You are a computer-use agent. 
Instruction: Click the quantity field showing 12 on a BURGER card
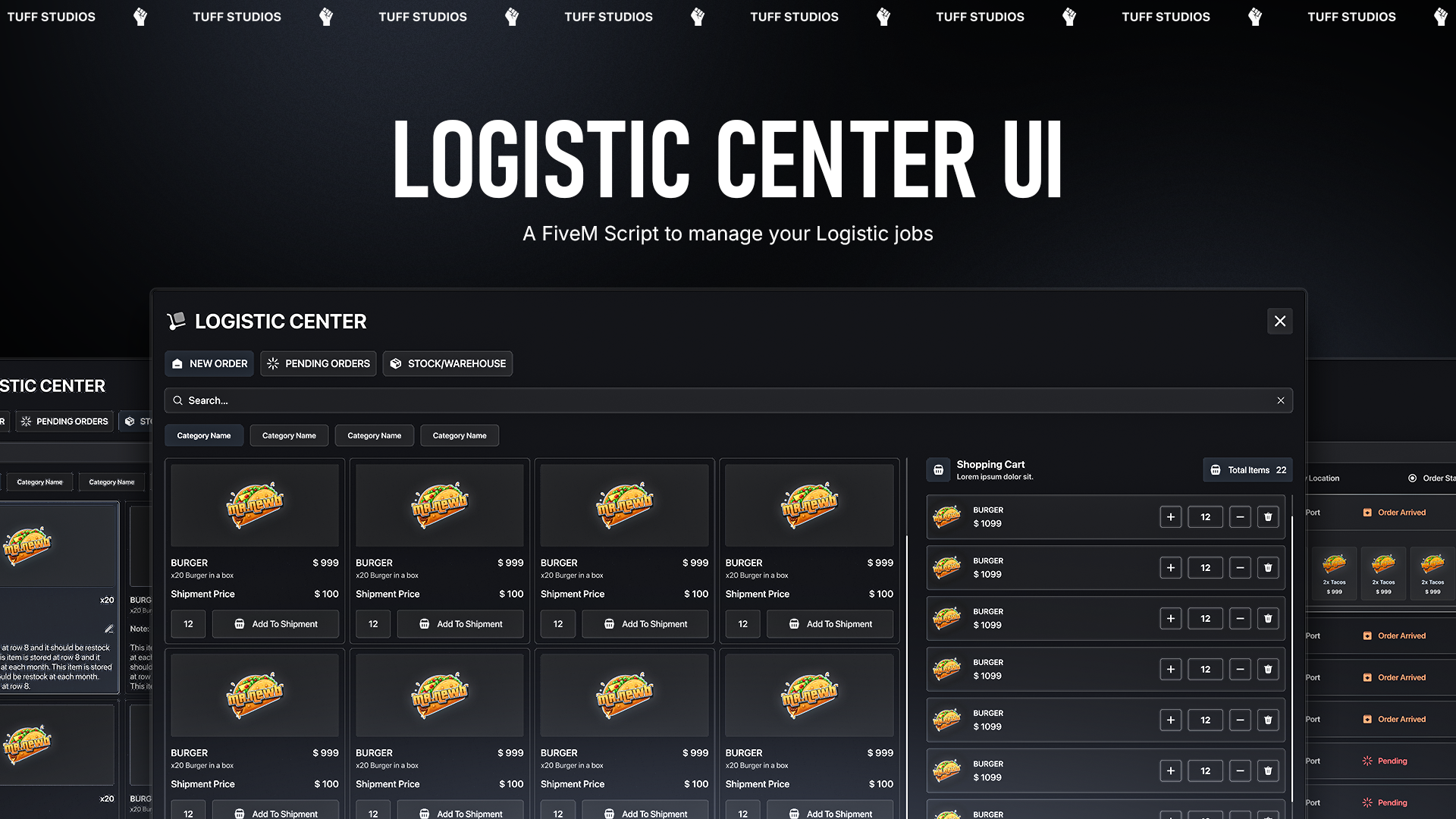[188, 623]
